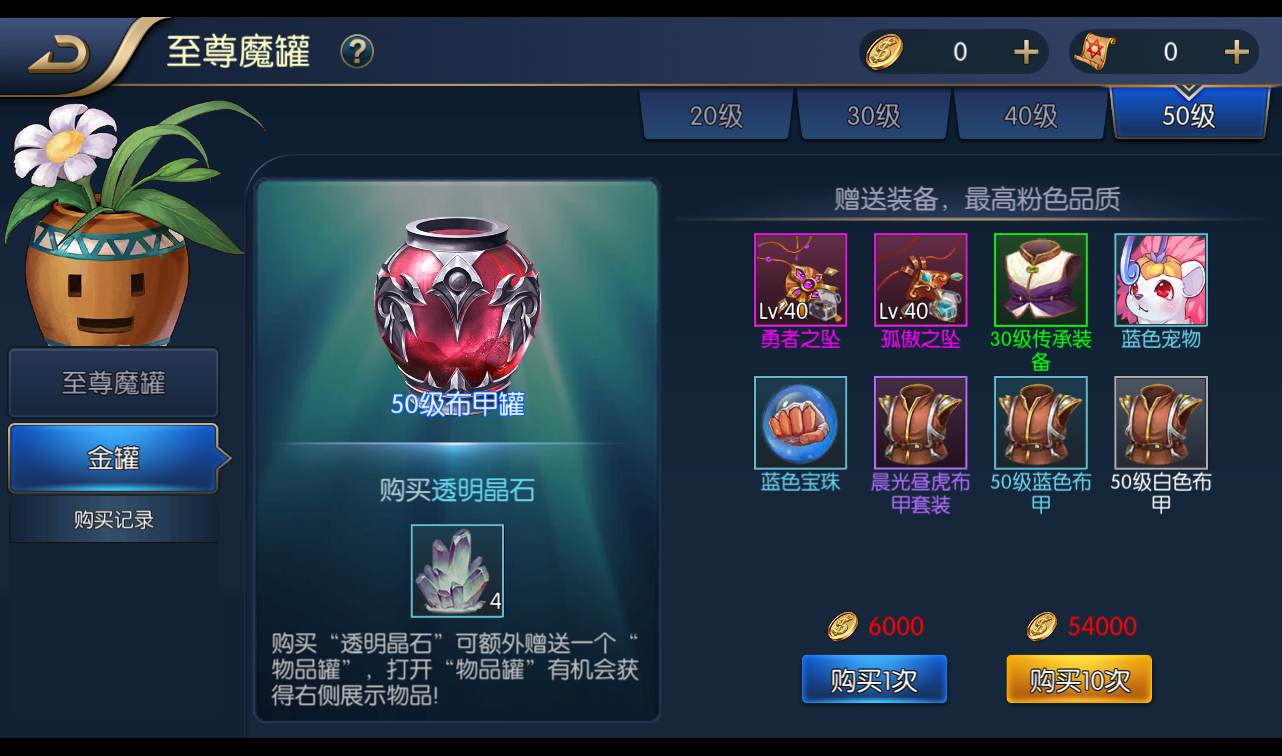This screenshot has height=756, width=1282.
Task: Switch to the 40级 tab
Action: pos(1031,115)
